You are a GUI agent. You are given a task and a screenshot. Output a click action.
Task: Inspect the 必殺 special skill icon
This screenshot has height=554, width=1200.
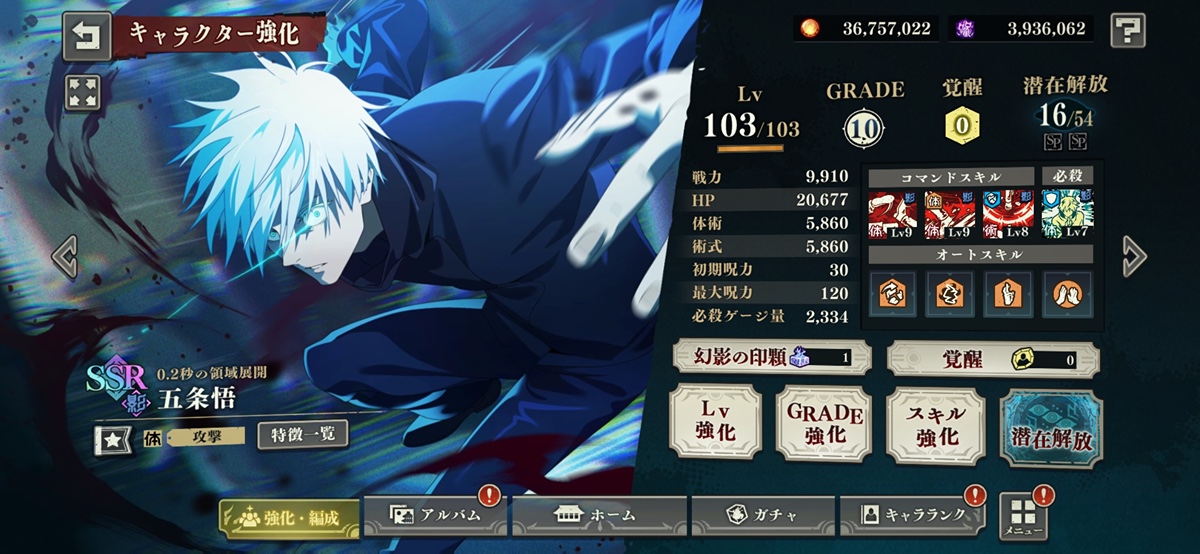[x=1067, y=212]
